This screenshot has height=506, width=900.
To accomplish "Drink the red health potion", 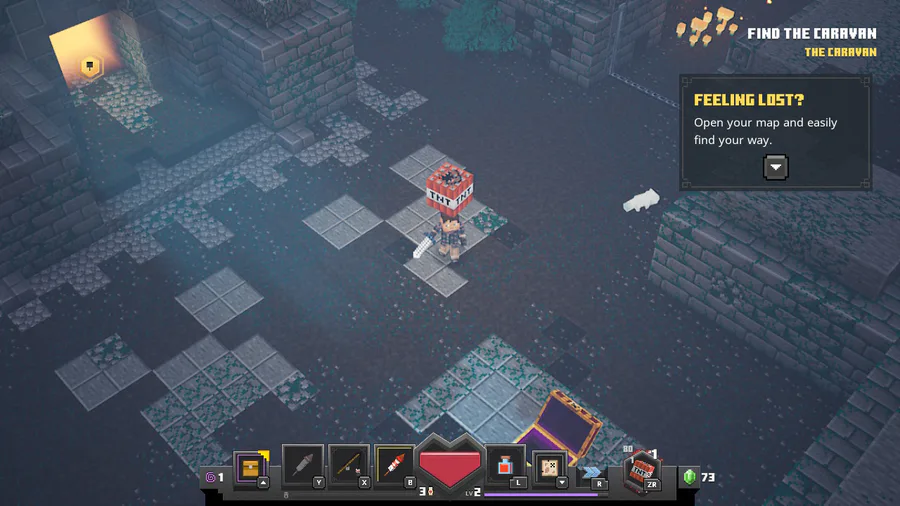I will click(x=506, y=465).
